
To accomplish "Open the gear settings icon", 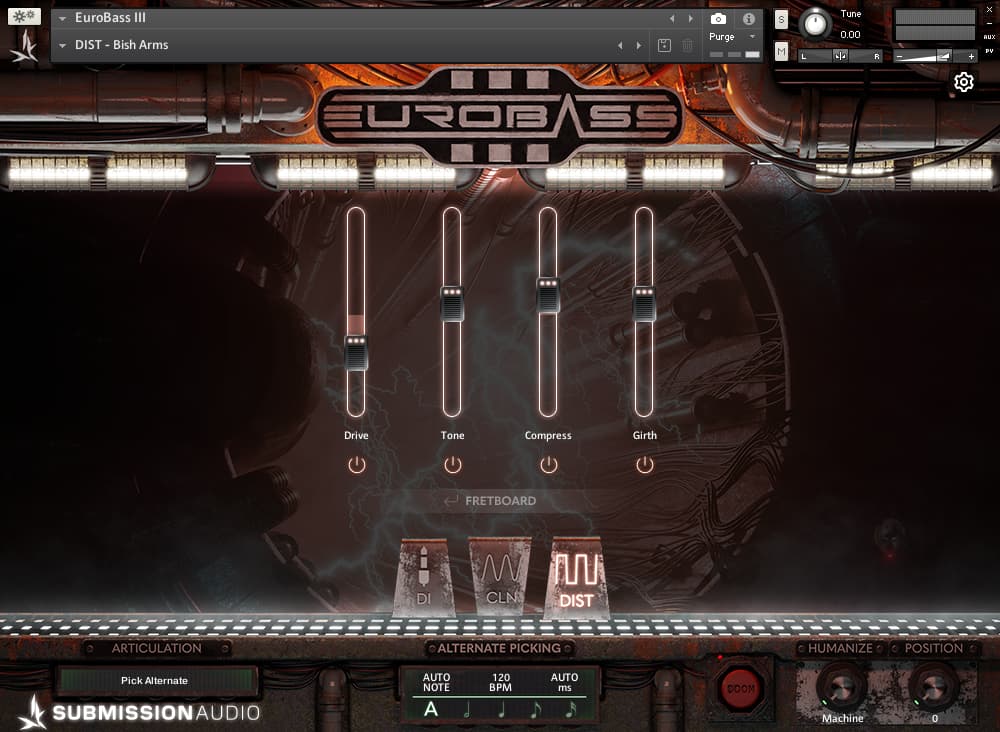I will (964, 82).
